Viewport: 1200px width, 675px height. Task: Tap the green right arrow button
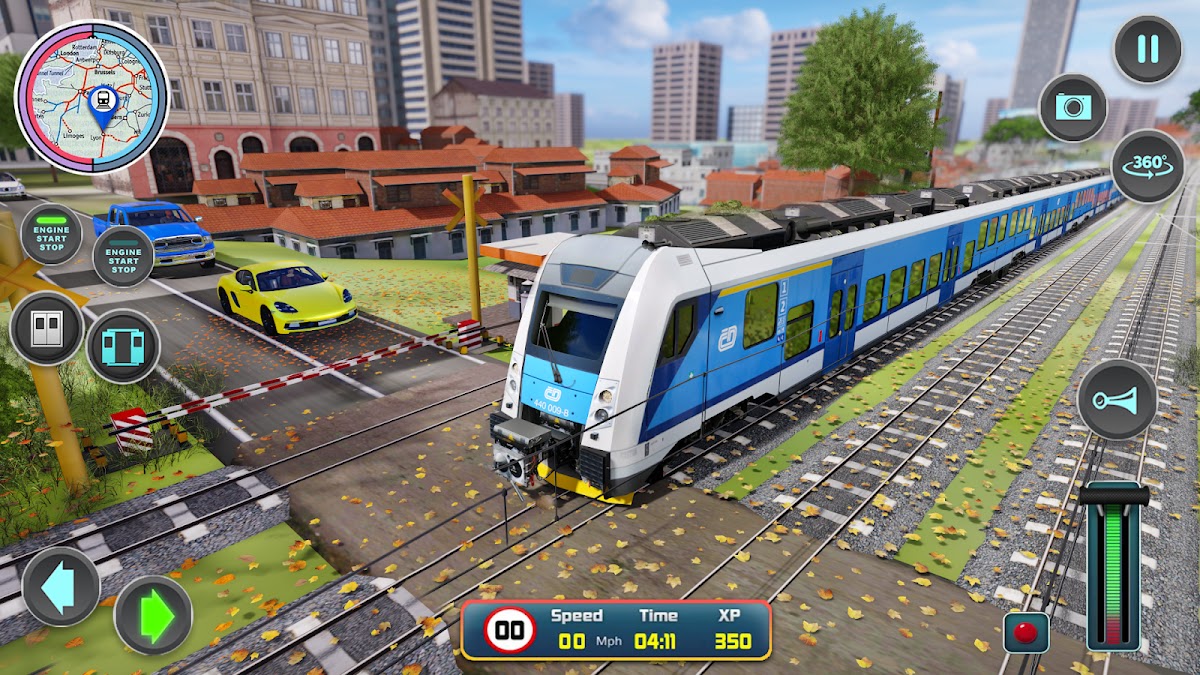(153, 614)
